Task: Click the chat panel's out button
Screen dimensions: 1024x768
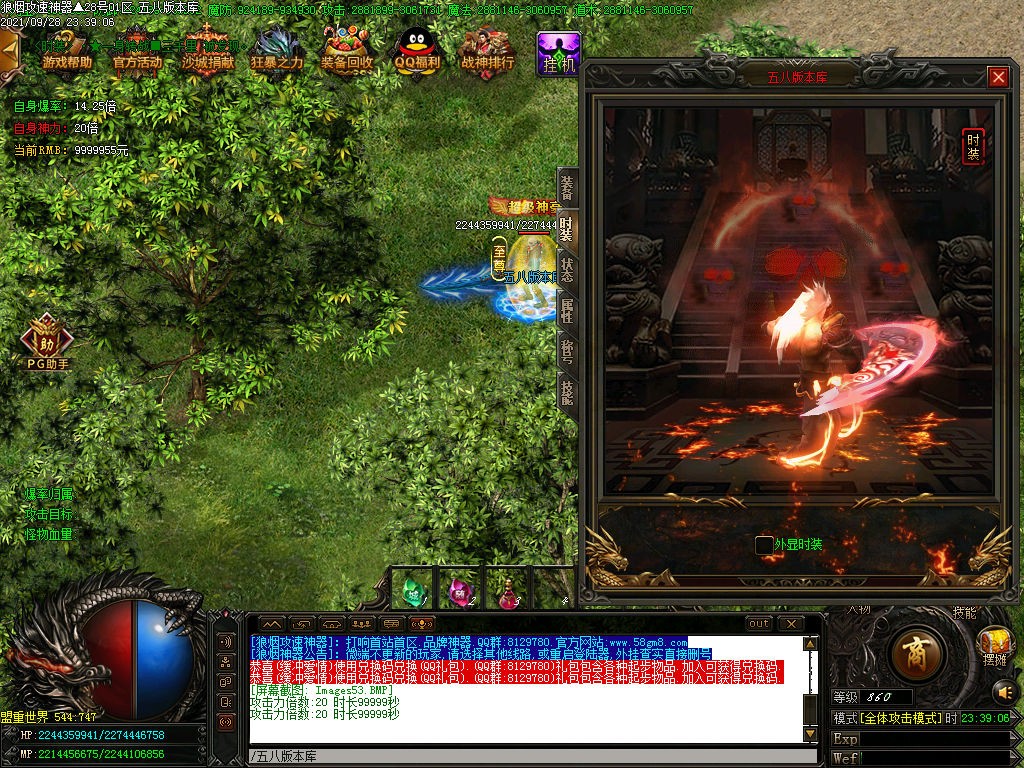Action: (760, 624)
